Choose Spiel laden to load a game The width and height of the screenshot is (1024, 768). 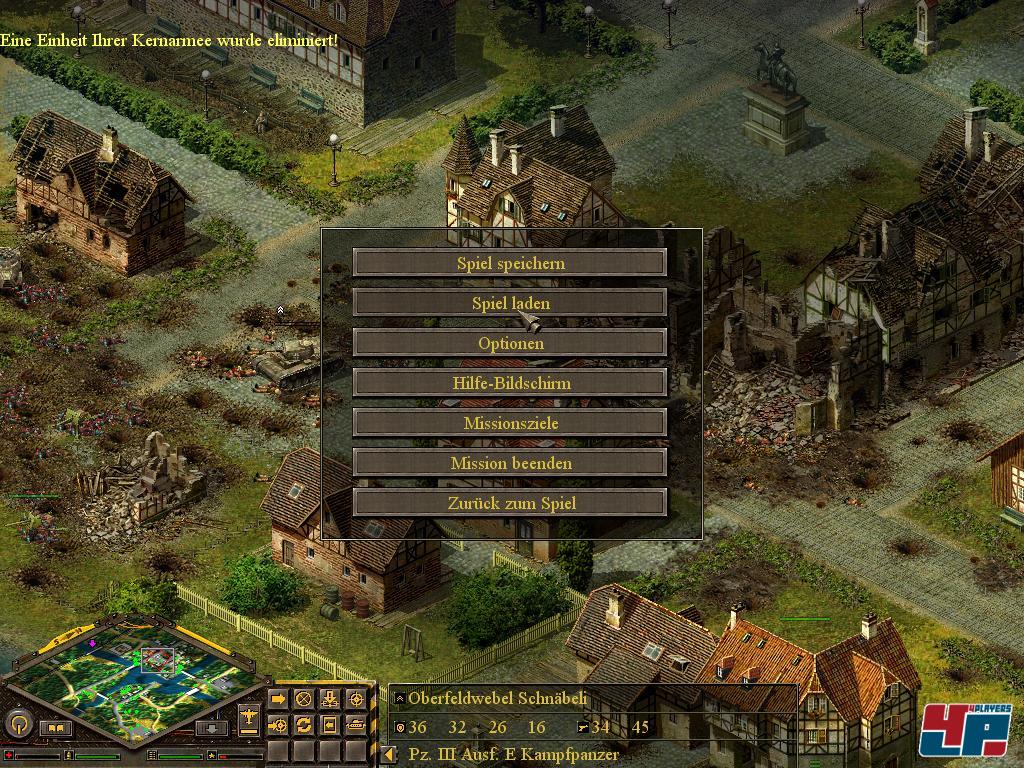(x=510, y=303)
